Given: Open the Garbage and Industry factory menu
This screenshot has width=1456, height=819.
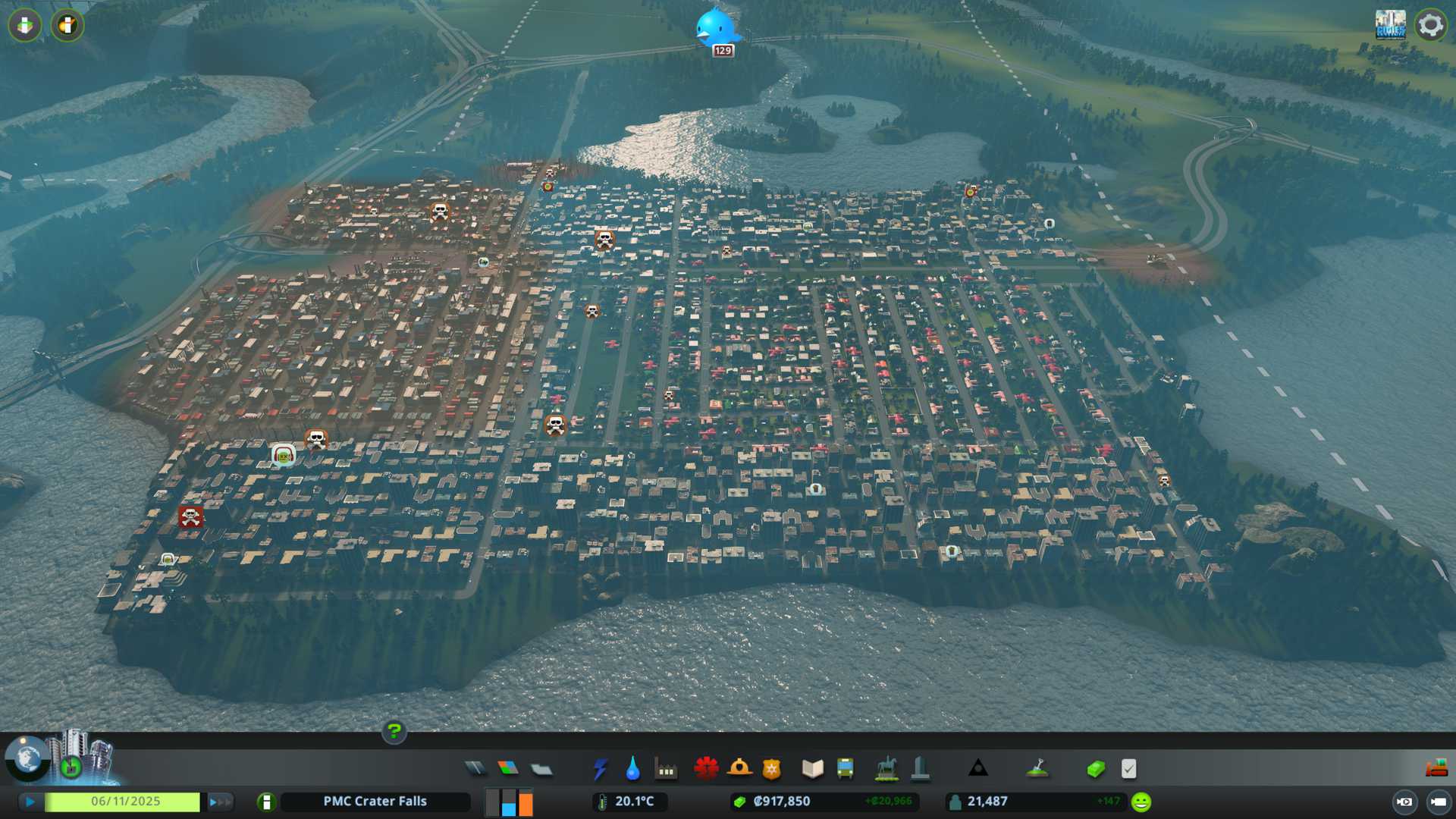Looking at the screenshot, I should click(x=666, y=769).
